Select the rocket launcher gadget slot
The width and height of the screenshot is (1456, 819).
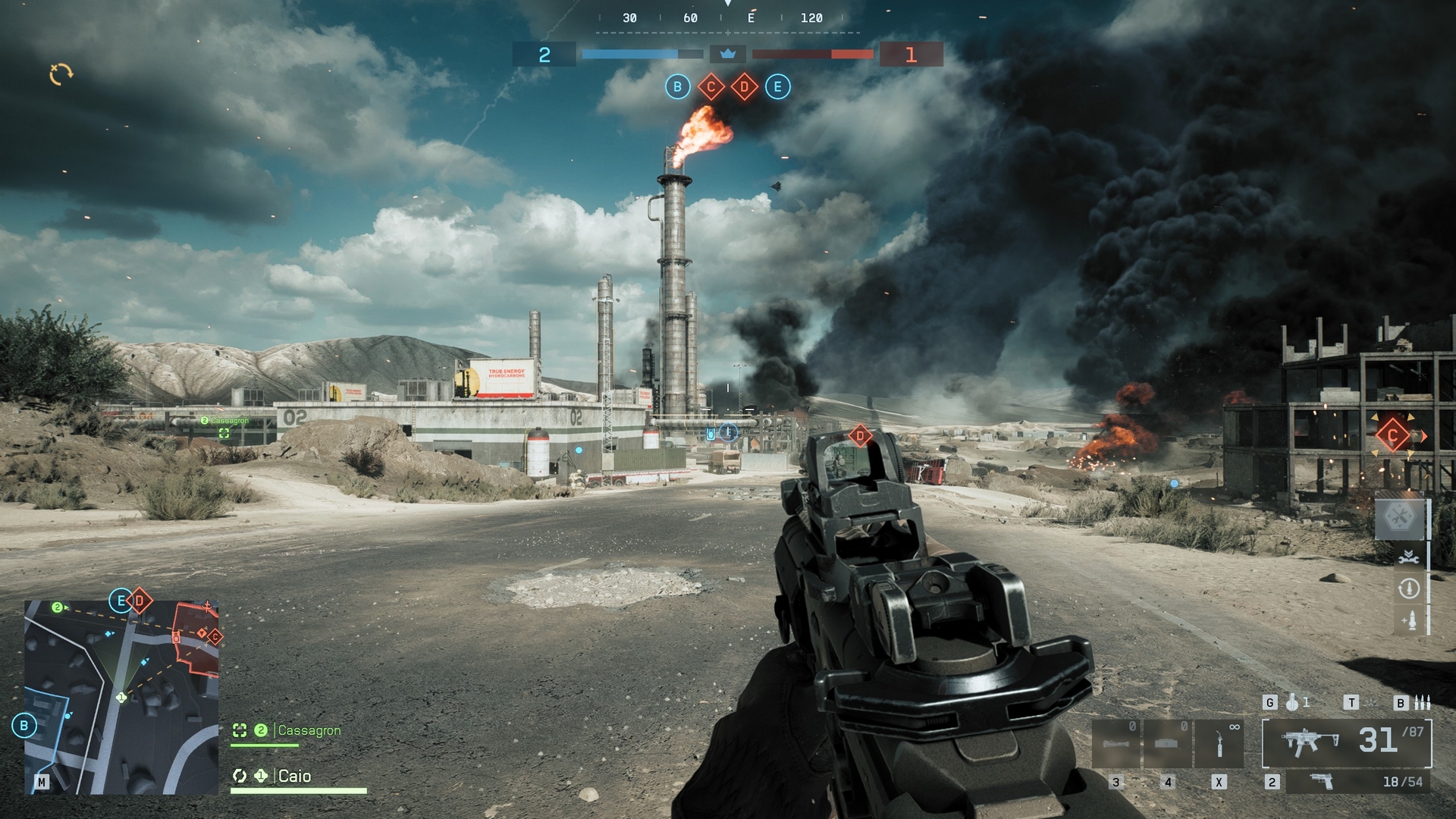(x=1116, y=743)
